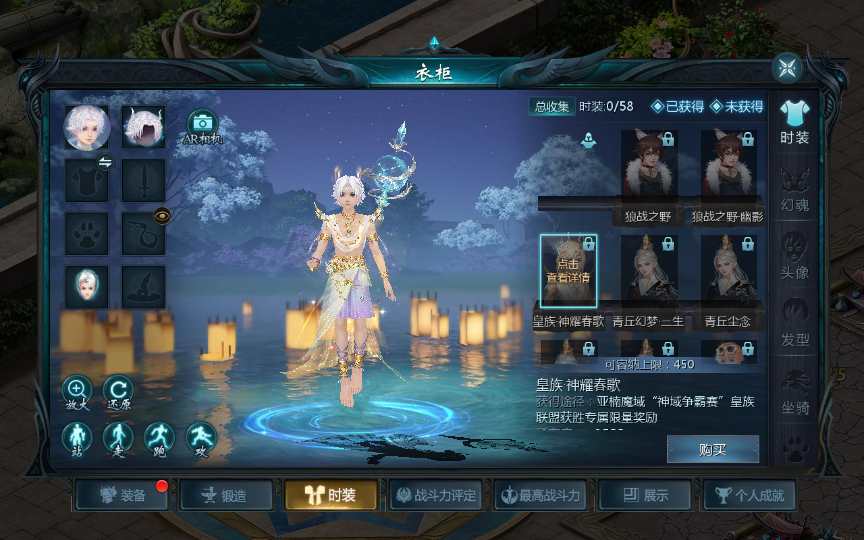Toggle the 未获得 not-obtained filter
The width and height of the screenshot is (864, 540).
737,107
